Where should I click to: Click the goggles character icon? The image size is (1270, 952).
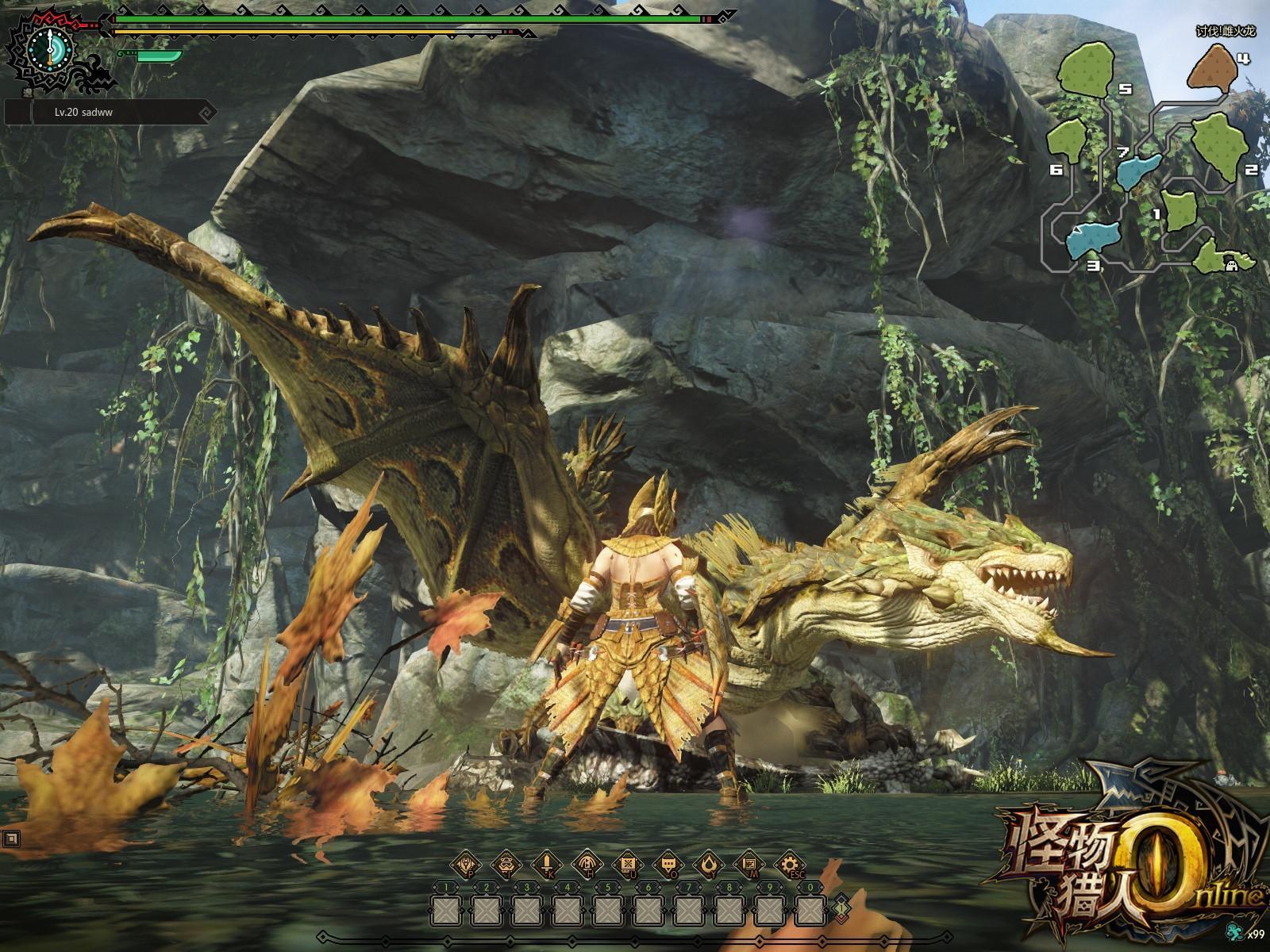tap(505, 864)
